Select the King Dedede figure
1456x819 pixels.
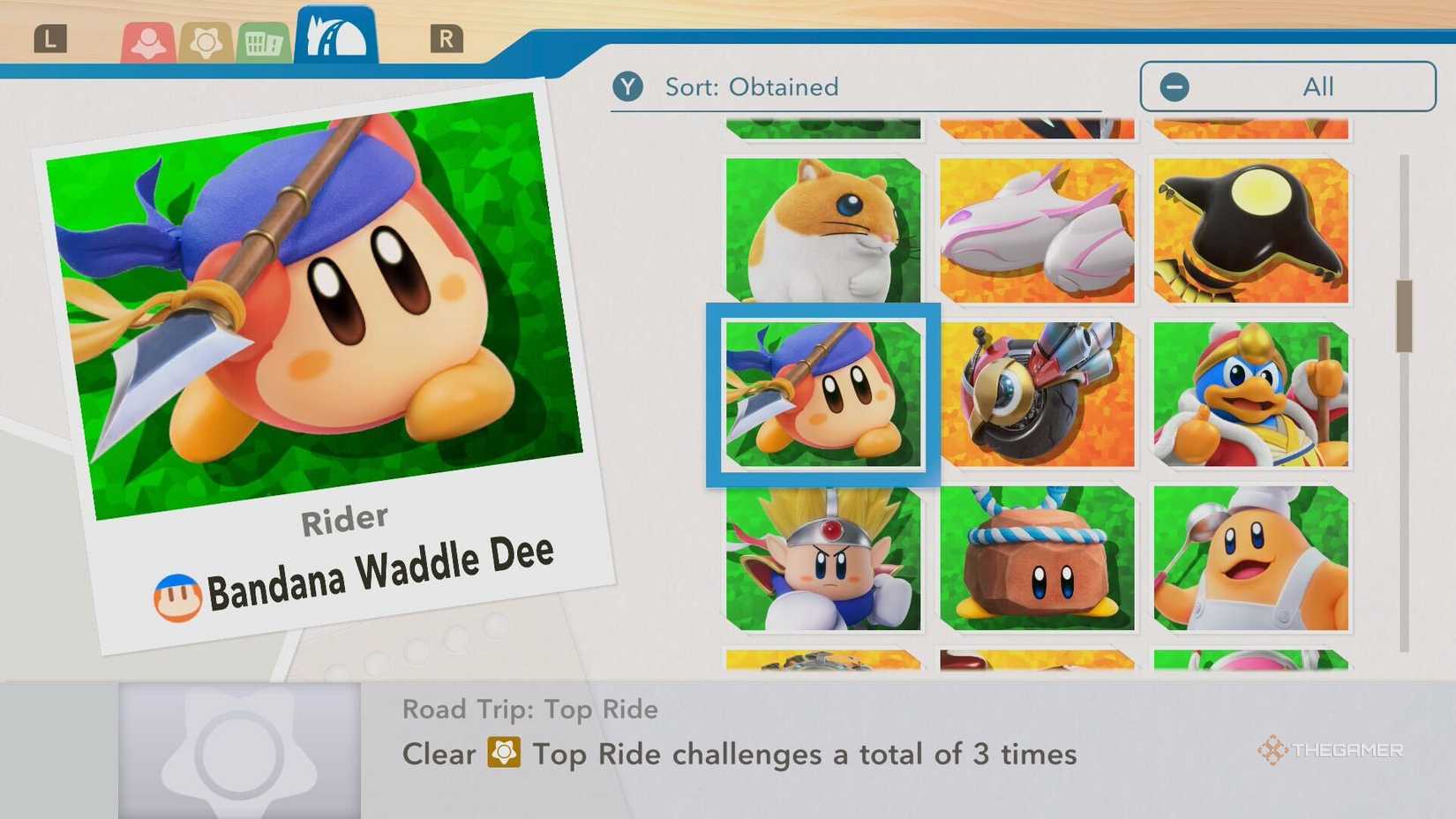click(x=1250, y=394)
